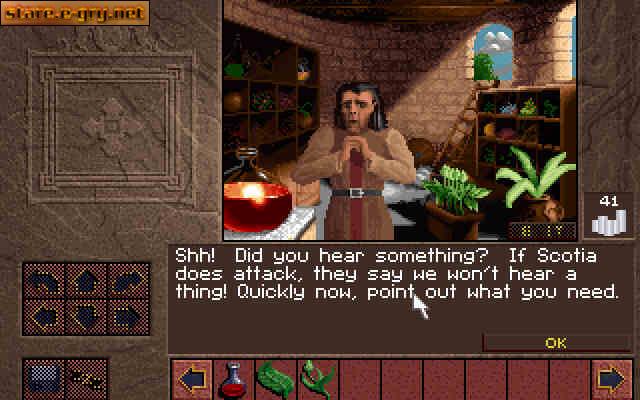Visit the stare-e-gry.net watermark link
The width and height of the screenshot is (640, 400).
point(76,13)
